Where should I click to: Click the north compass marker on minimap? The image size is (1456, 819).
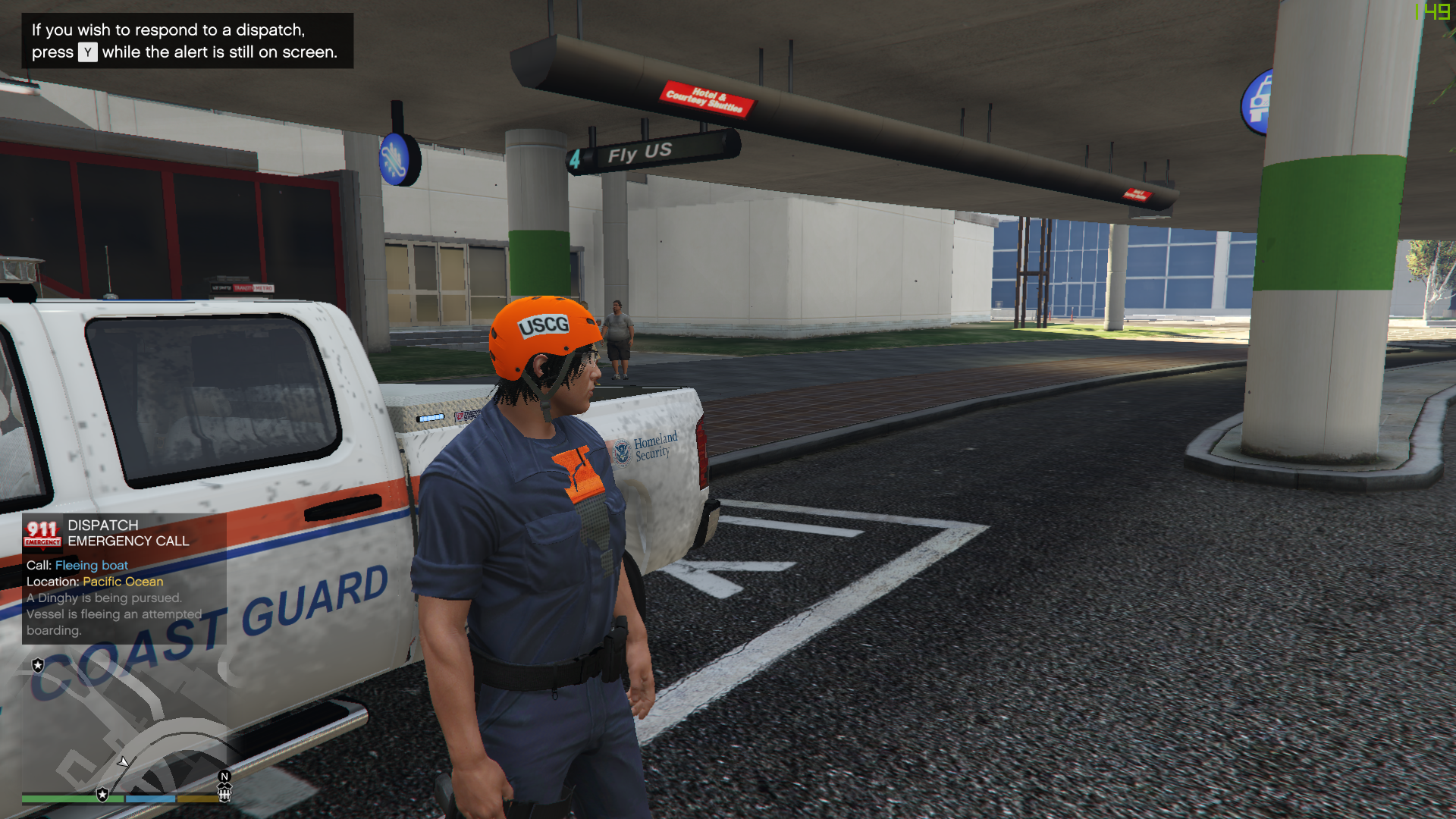pyautogui.click(x=224, y=776)
